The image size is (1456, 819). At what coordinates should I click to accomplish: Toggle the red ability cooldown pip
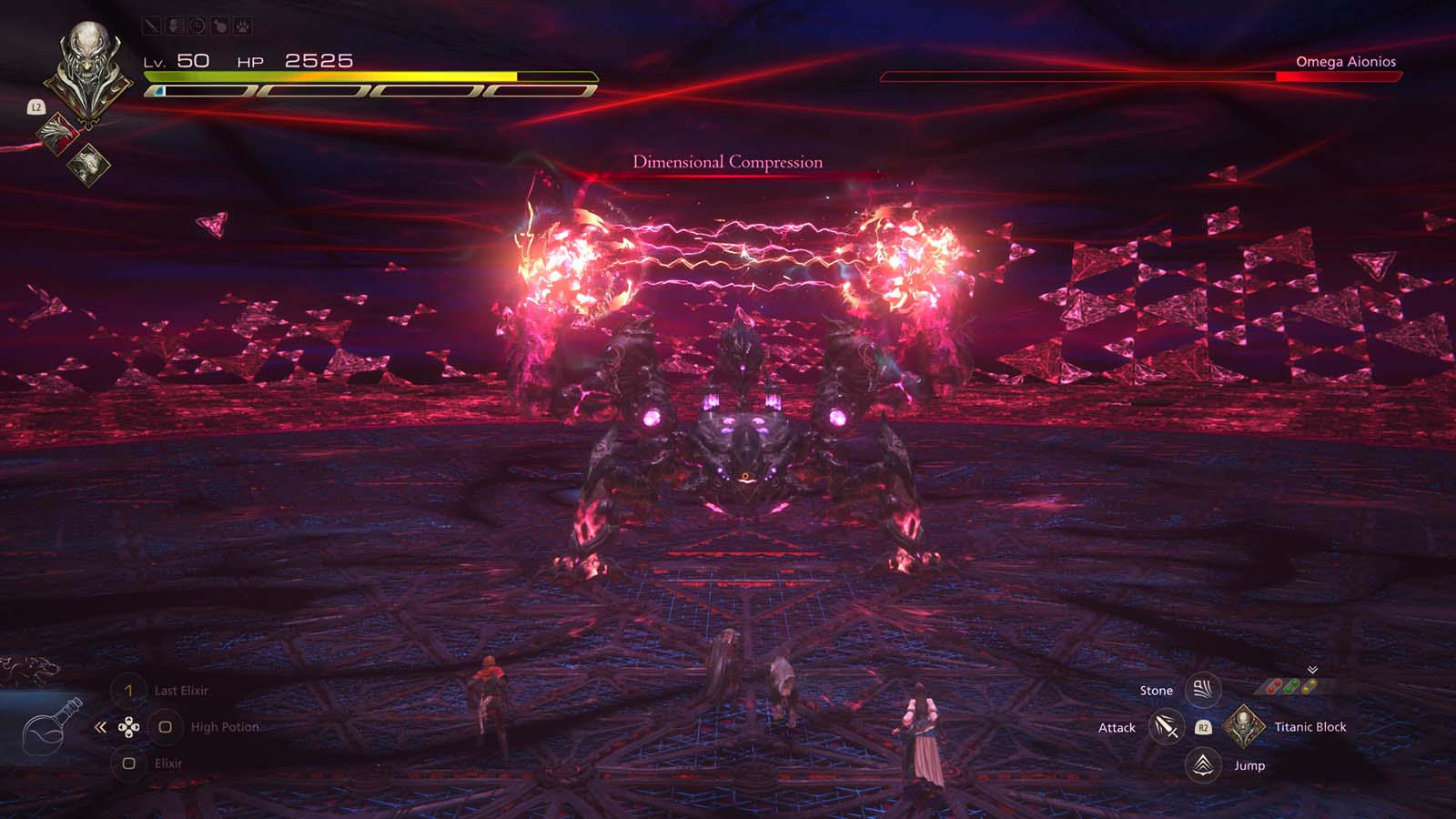coord(1274,686)
